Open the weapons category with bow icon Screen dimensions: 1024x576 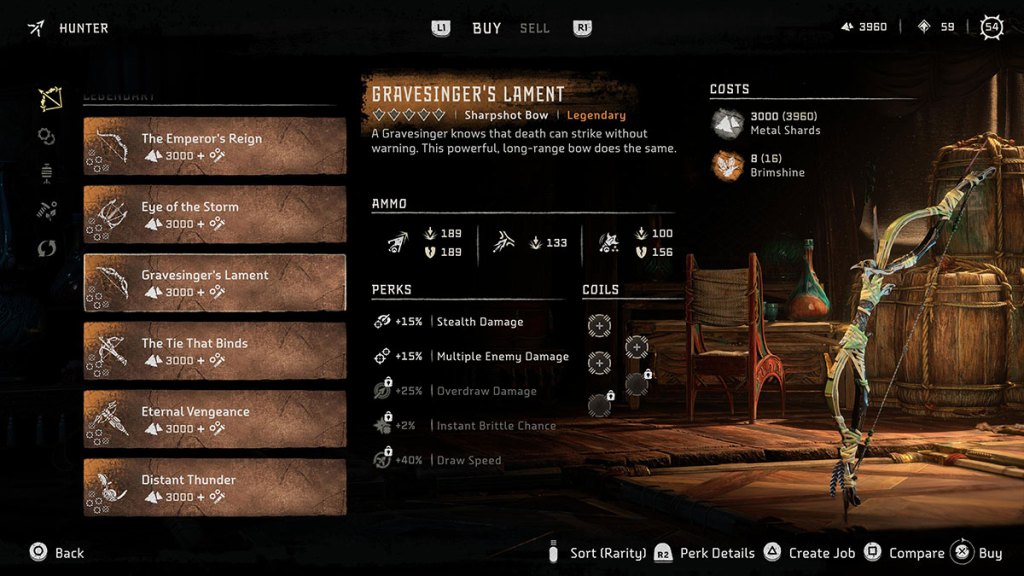click(48, 99)
